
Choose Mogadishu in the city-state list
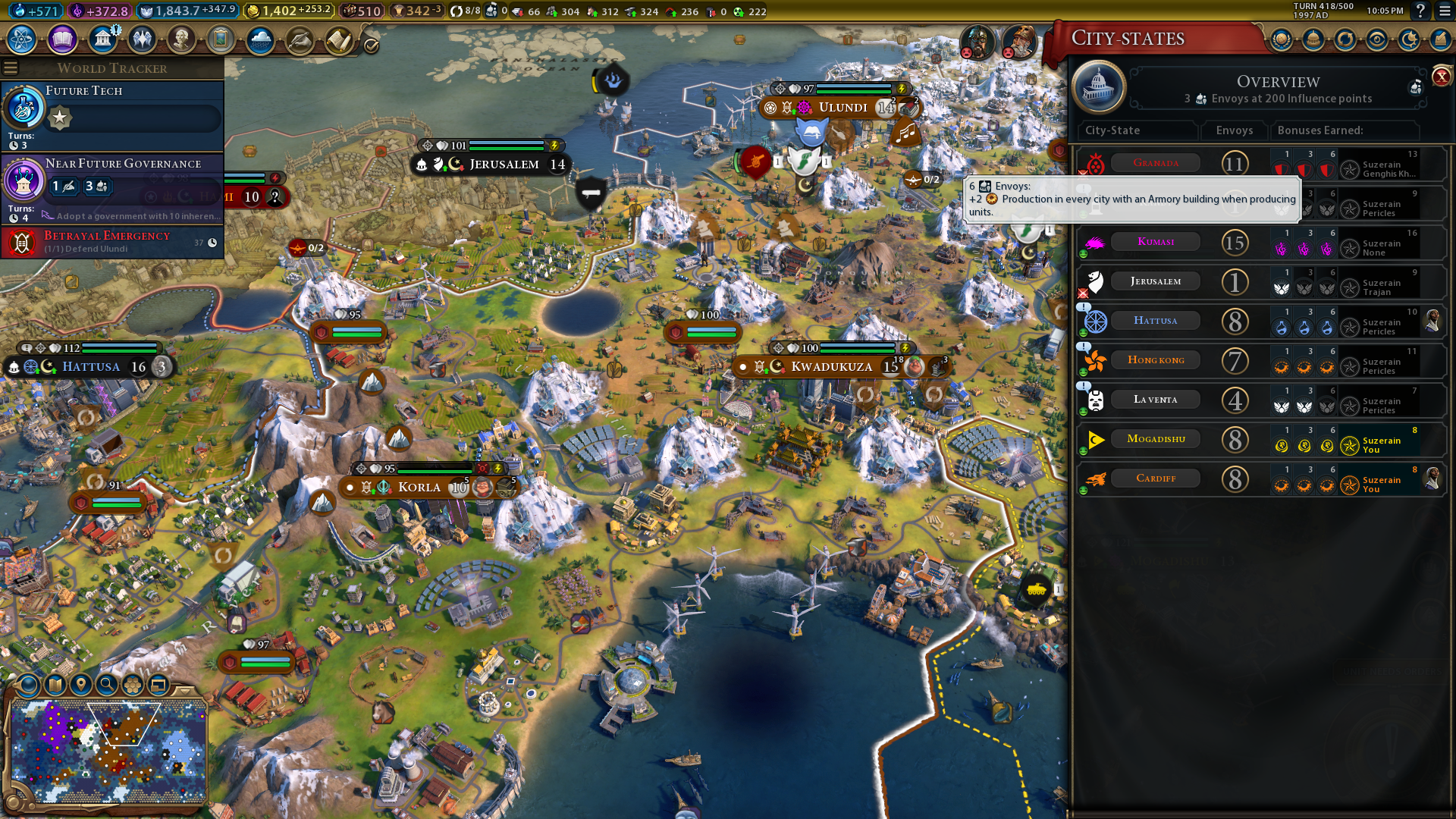point(1155,439)
